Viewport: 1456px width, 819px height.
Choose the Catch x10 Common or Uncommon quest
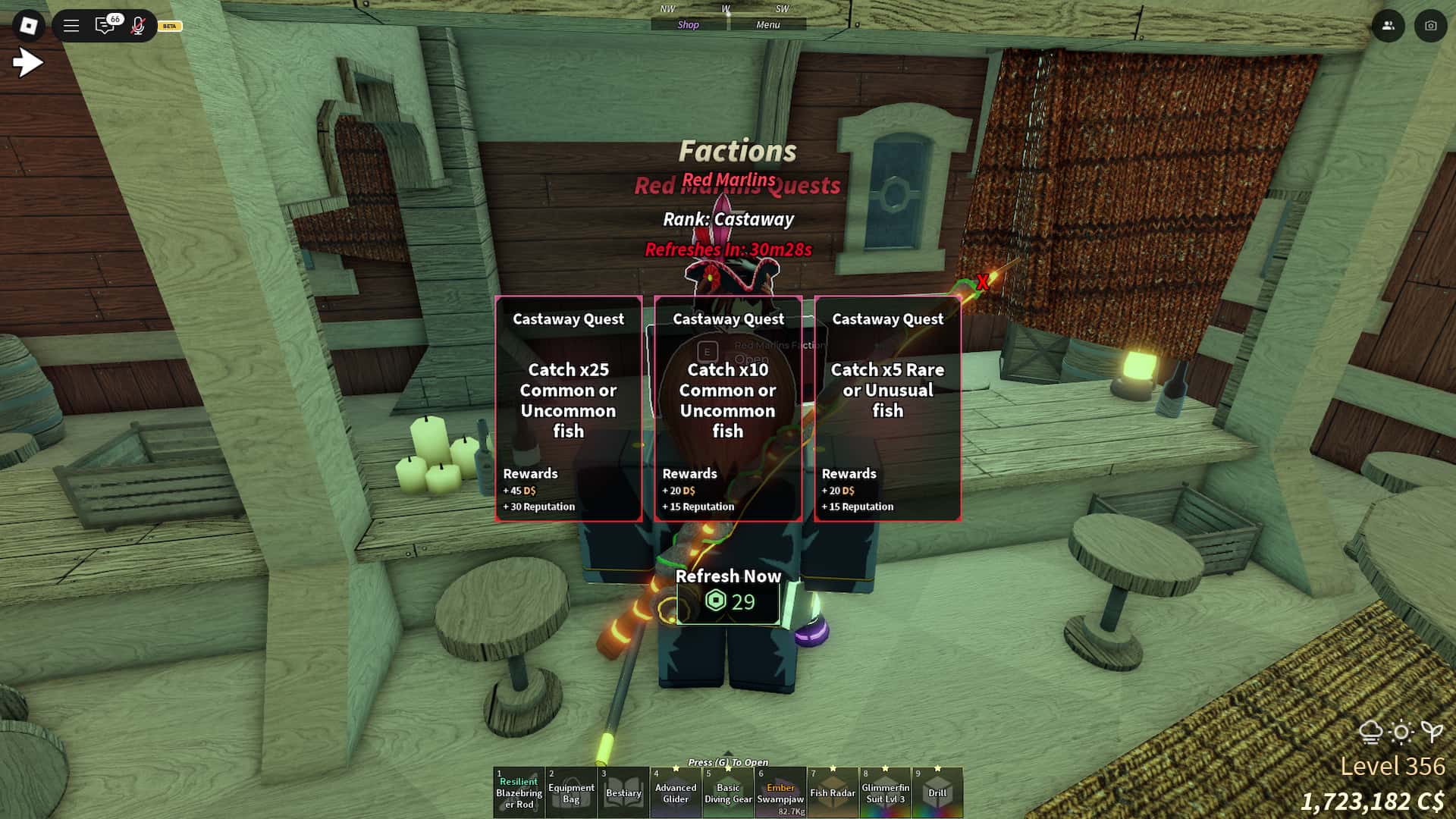727,408
